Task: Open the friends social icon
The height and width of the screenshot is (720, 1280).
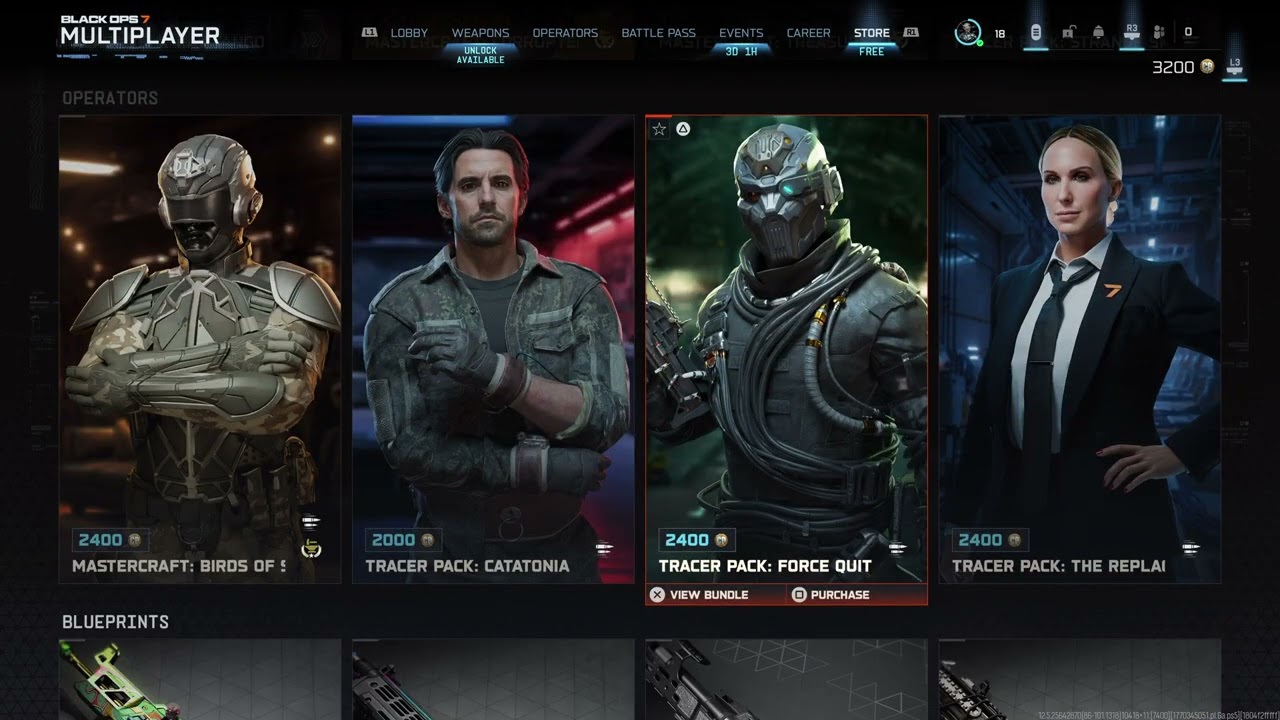Action: click(1159, 33)
